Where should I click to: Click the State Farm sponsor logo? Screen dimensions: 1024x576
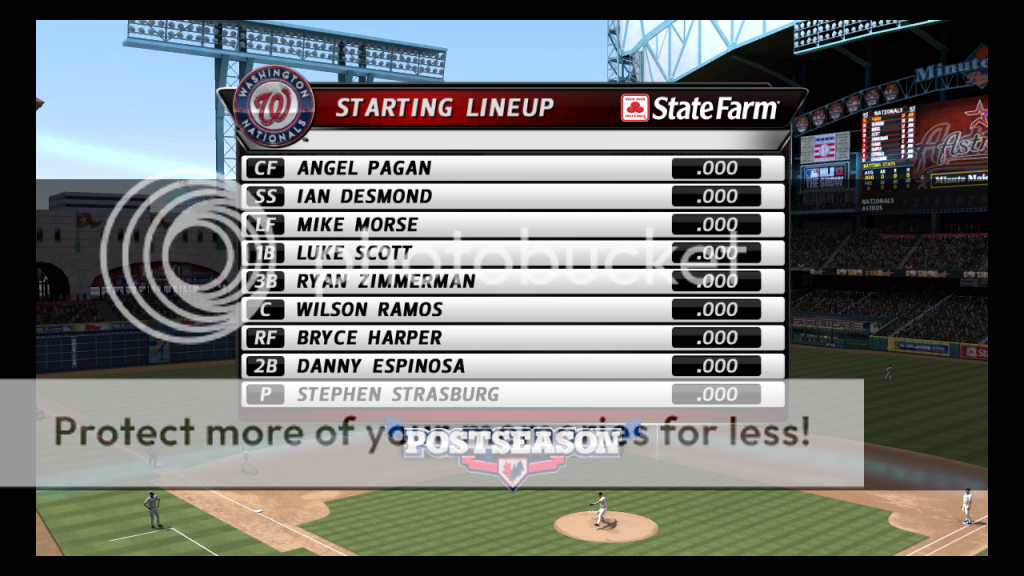point(700,108)
